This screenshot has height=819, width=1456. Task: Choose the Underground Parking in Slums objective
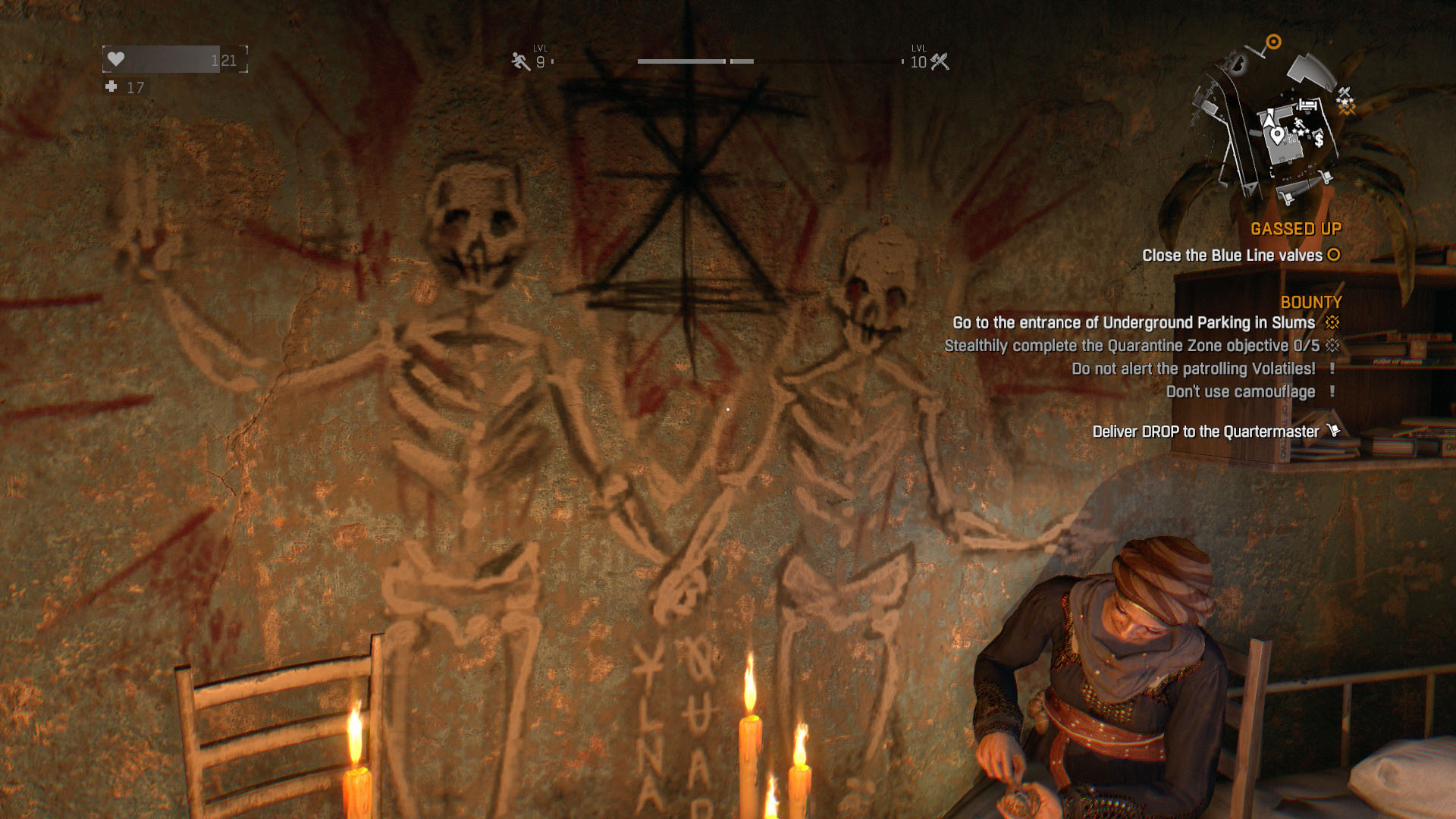point(1133,323)
